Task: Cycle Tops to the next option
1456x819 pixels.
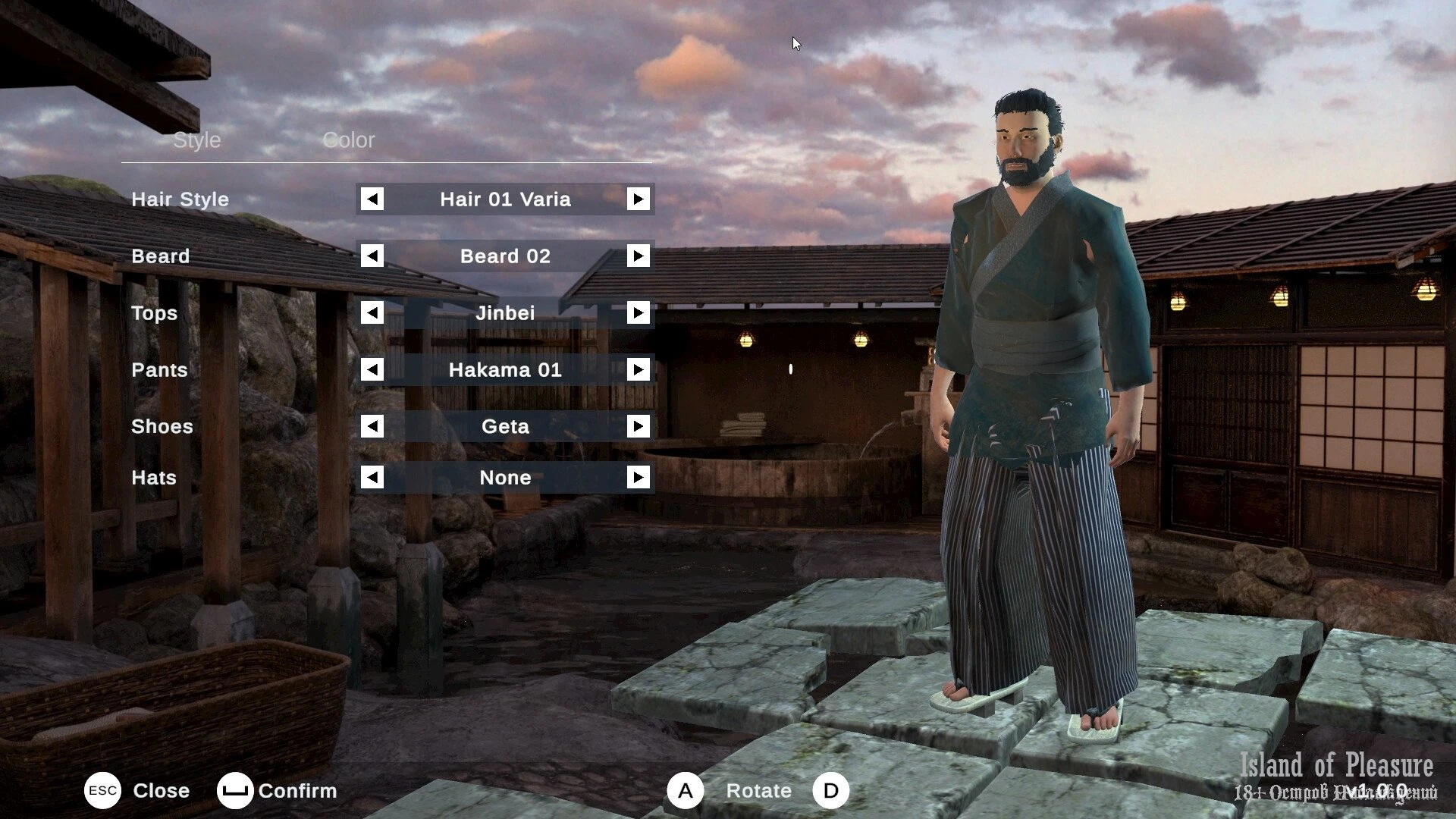Action: (x=638, y=313)
